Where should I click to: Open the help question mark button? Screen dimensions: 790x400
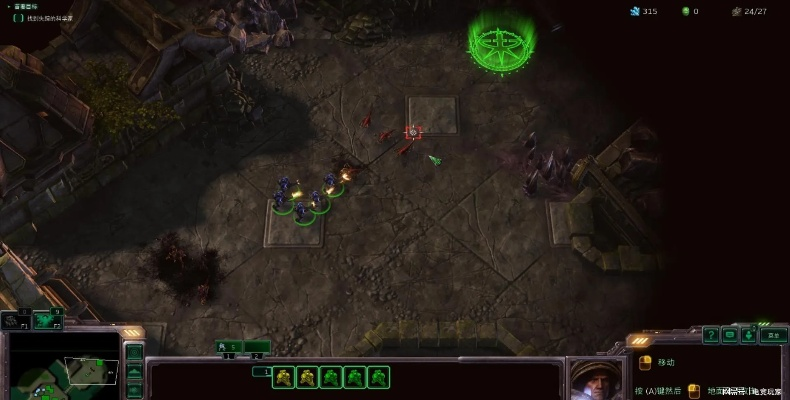click(x=711, y=335)
